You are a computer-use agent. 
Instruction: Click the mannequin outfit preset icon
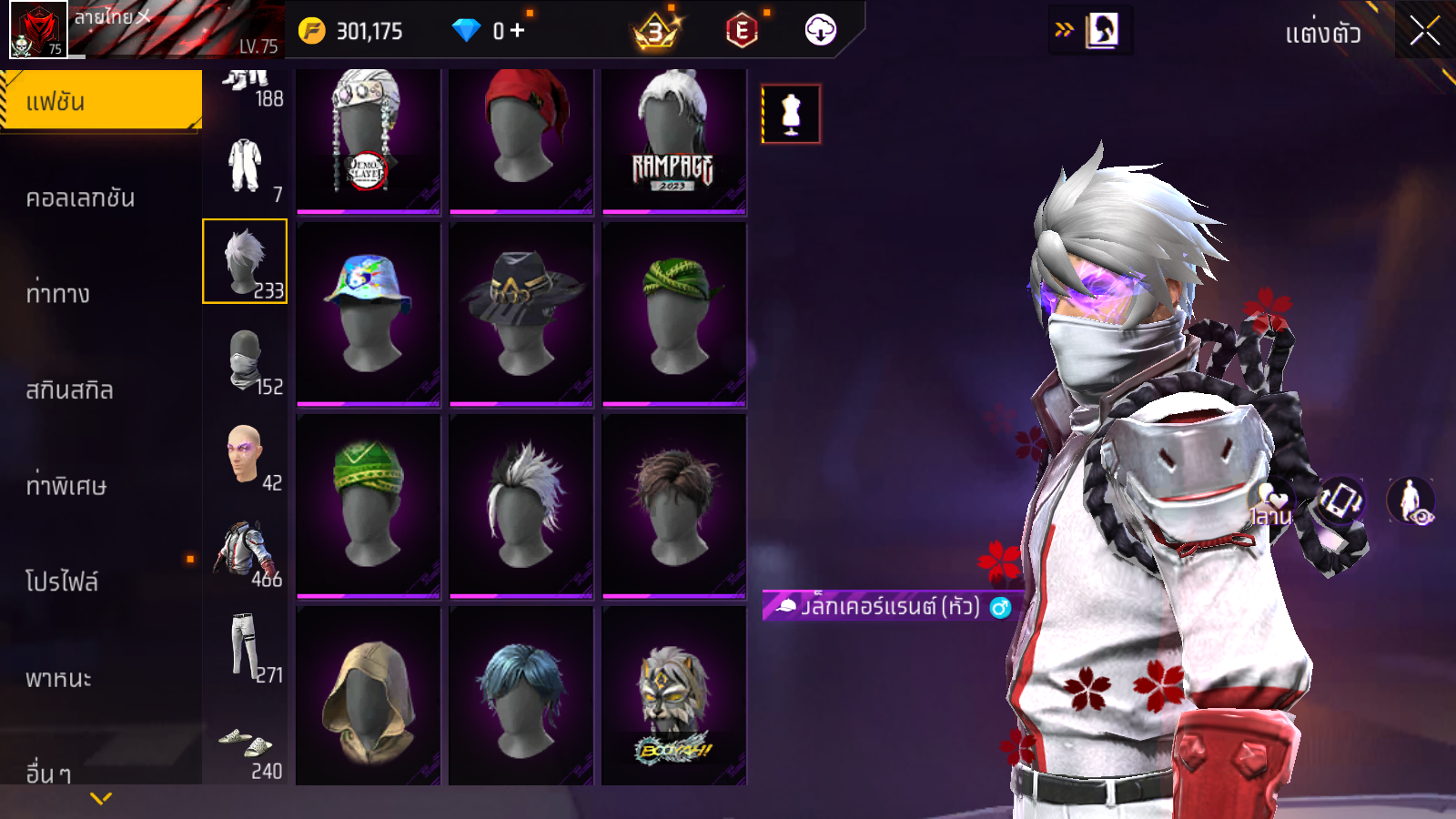791,115
